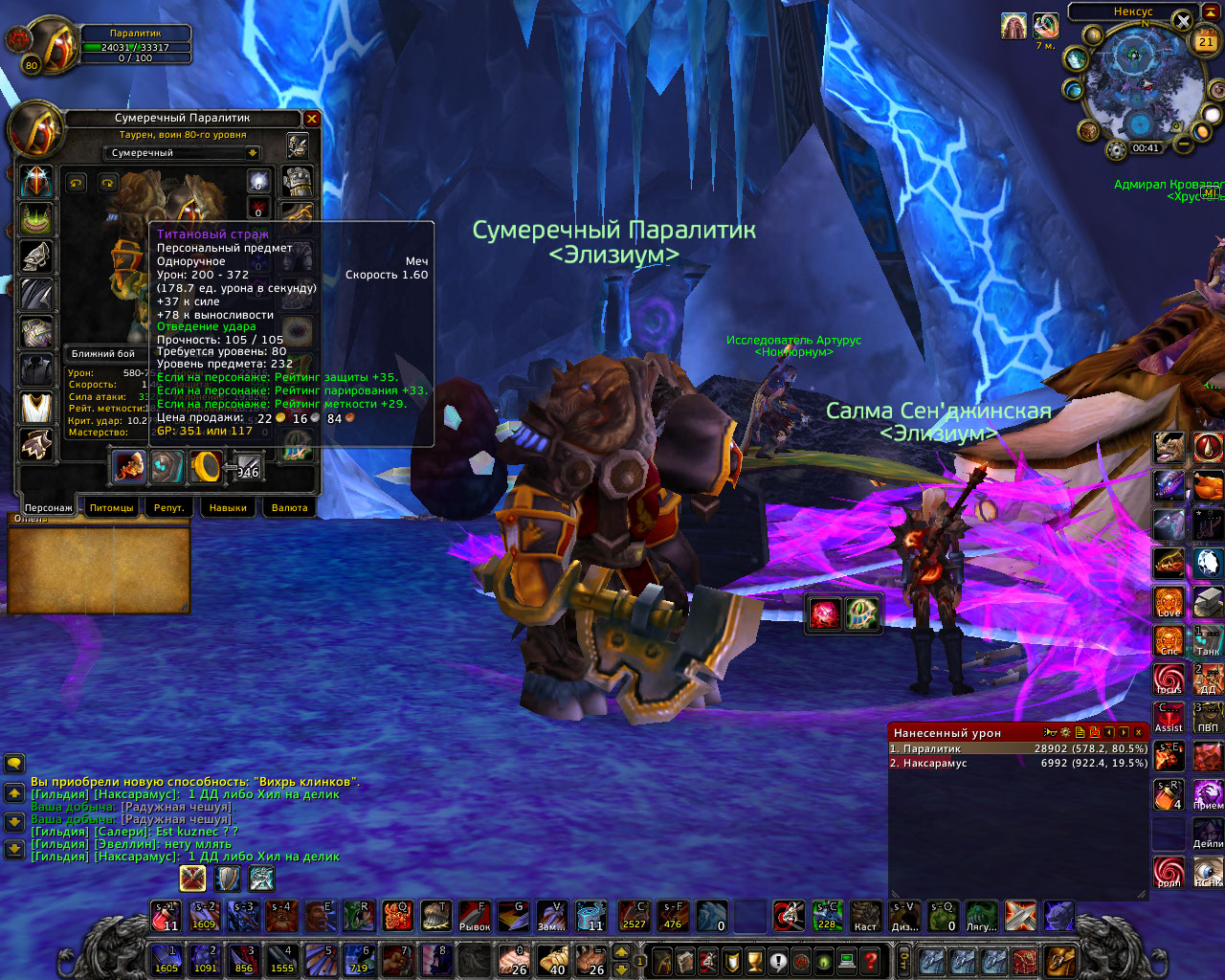The image size is (1225, 980).
Task: Close the minimap with its X button
Action: (1184, 21)
